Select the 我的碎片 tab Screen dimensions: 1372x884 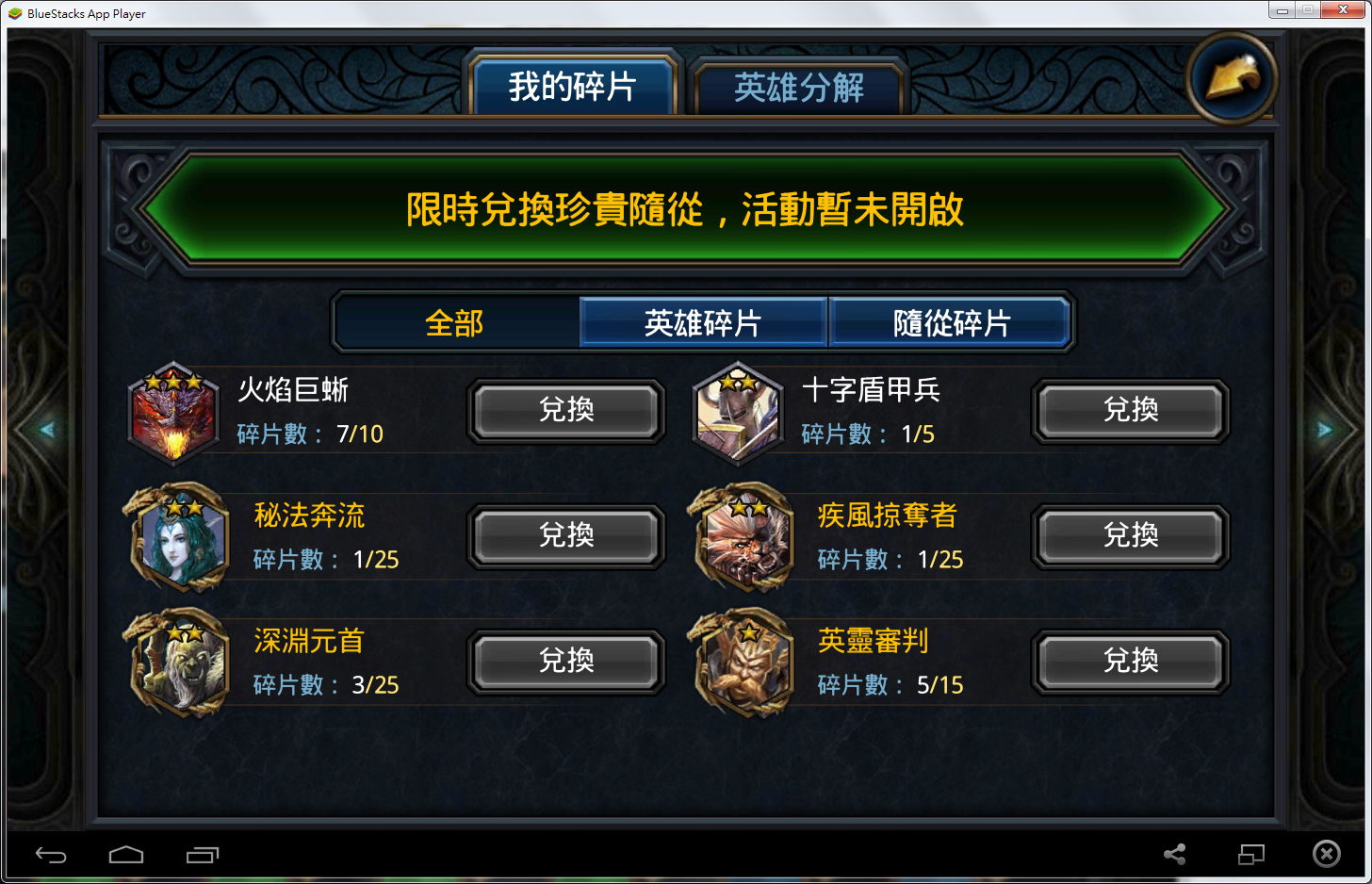coord(572,86)
